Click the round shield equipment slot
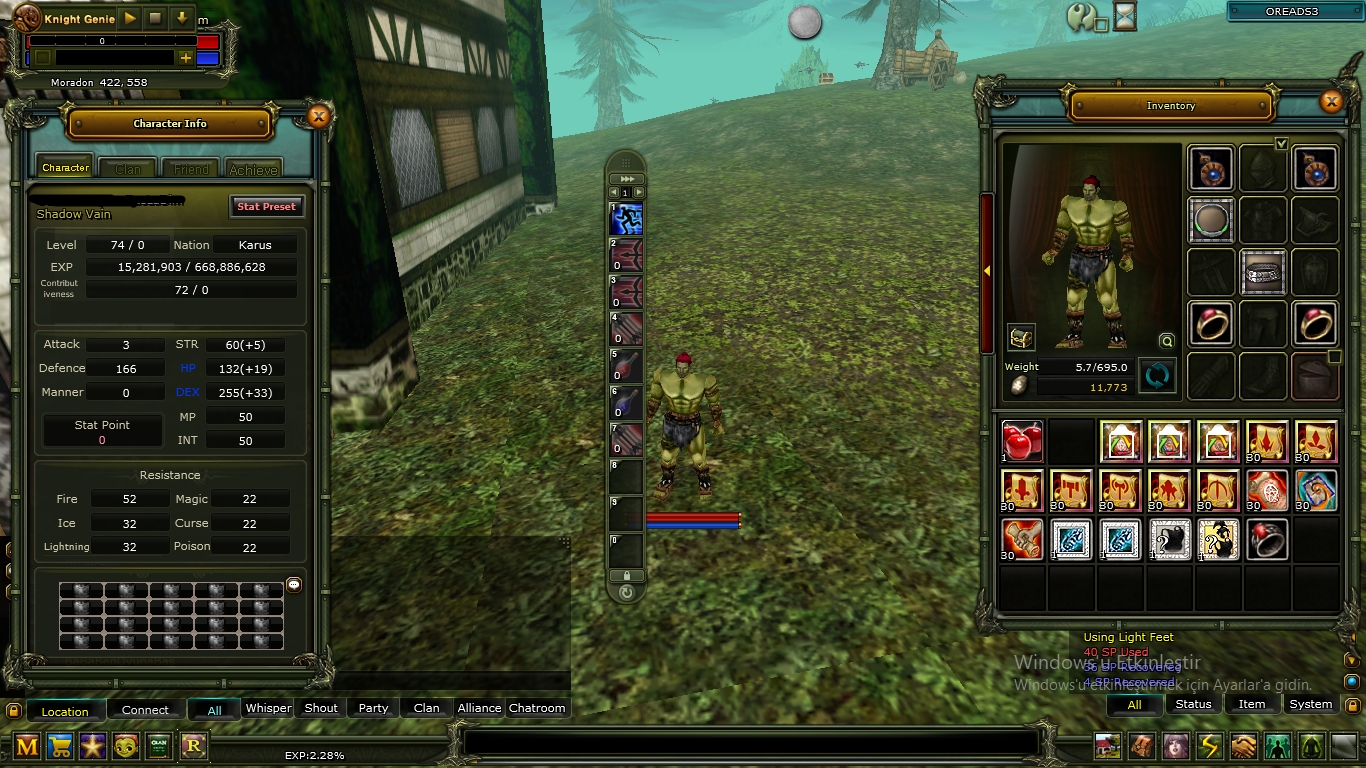Screen dimensions: 1366x768 1211,220
